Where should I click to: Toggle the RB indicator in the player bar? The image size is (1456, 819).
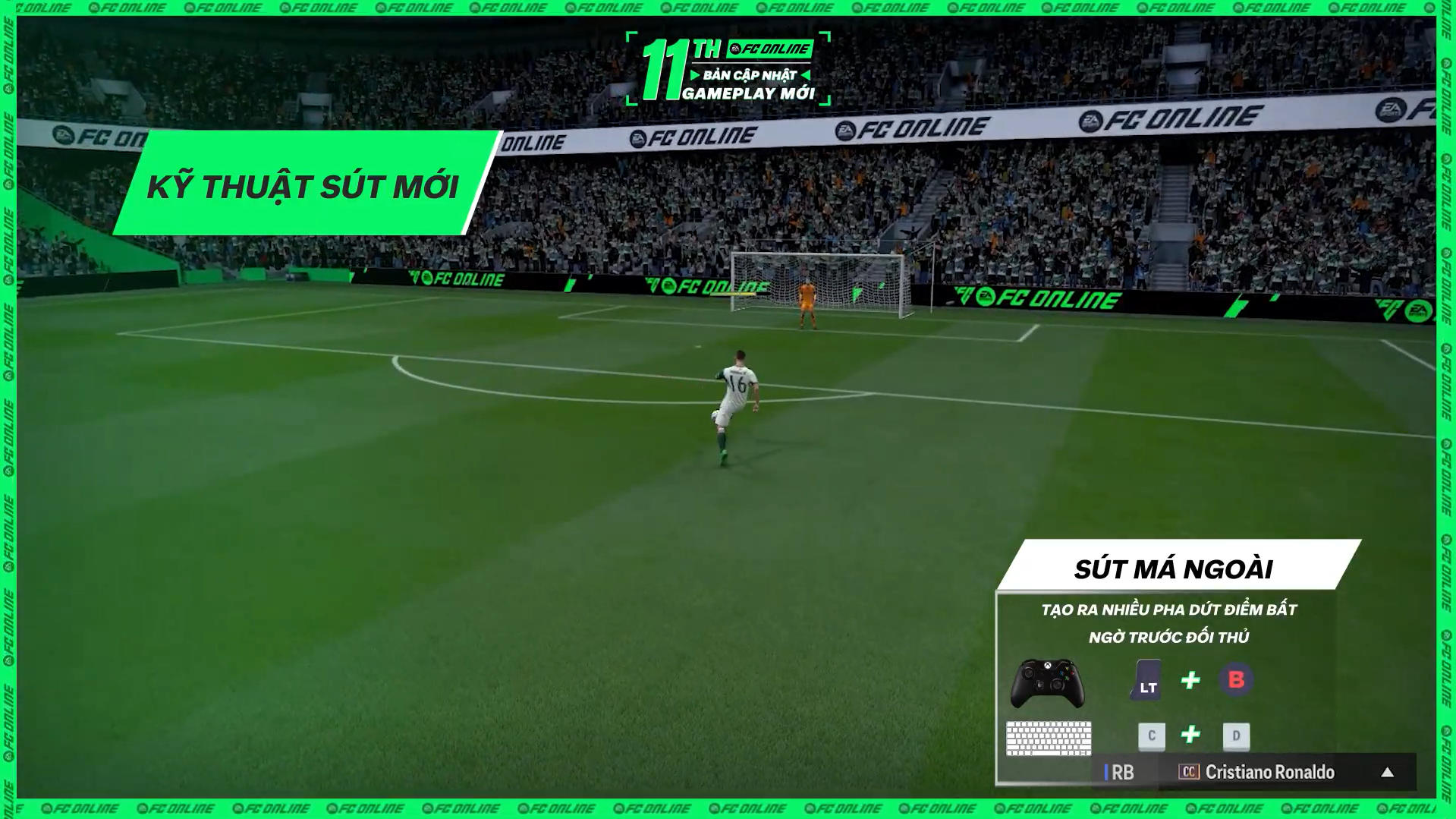pos(1121,773)
